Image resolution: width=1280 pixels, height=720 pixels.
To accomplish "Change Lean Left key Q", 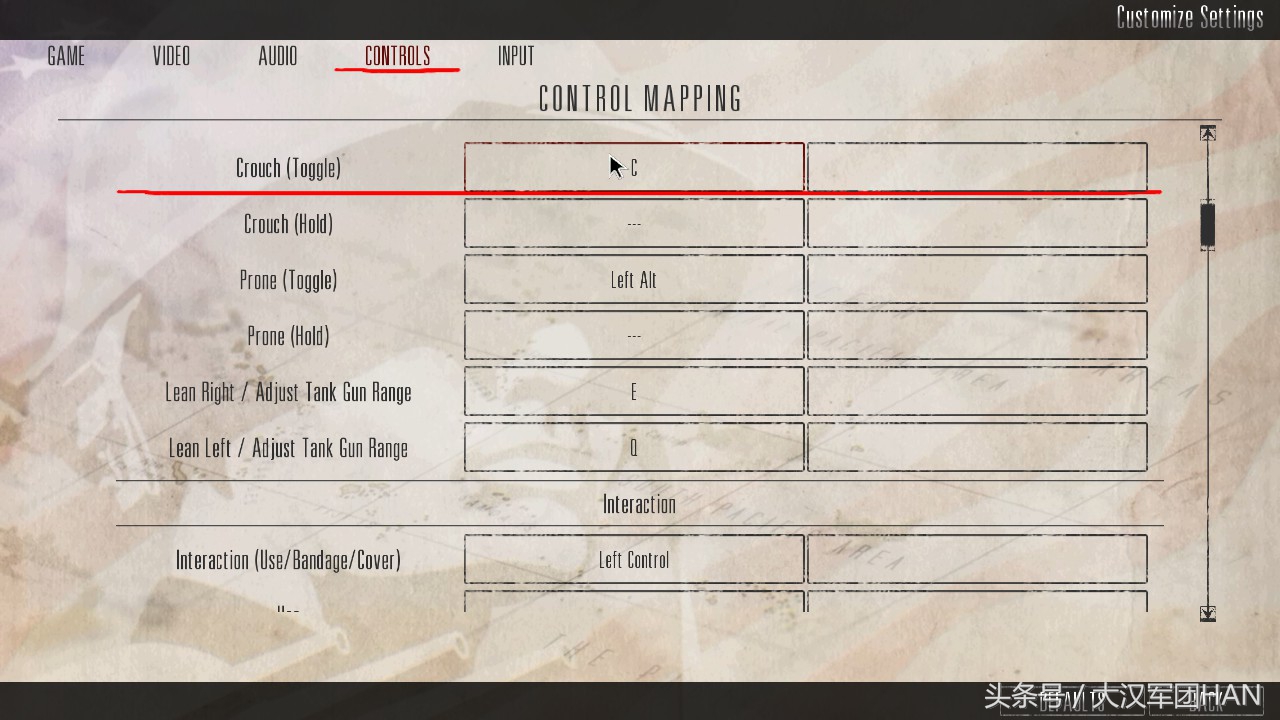I will coord(634,448).
